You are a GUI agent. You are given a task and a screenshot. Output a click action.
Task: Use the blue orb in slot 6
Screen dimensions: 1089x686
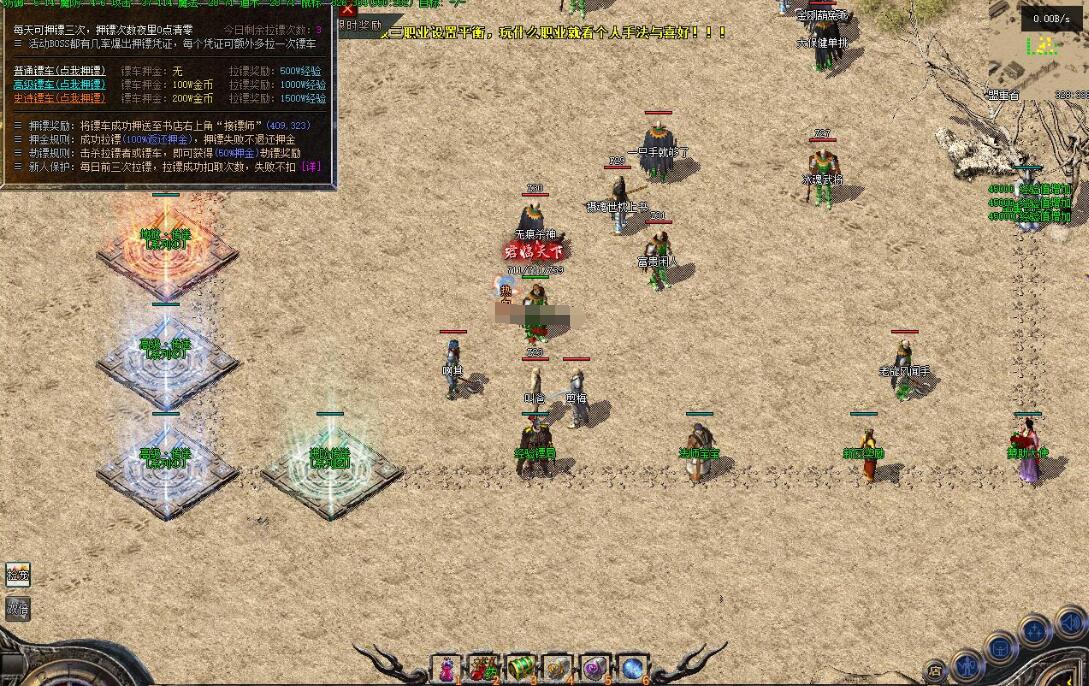tap(632, 668)
